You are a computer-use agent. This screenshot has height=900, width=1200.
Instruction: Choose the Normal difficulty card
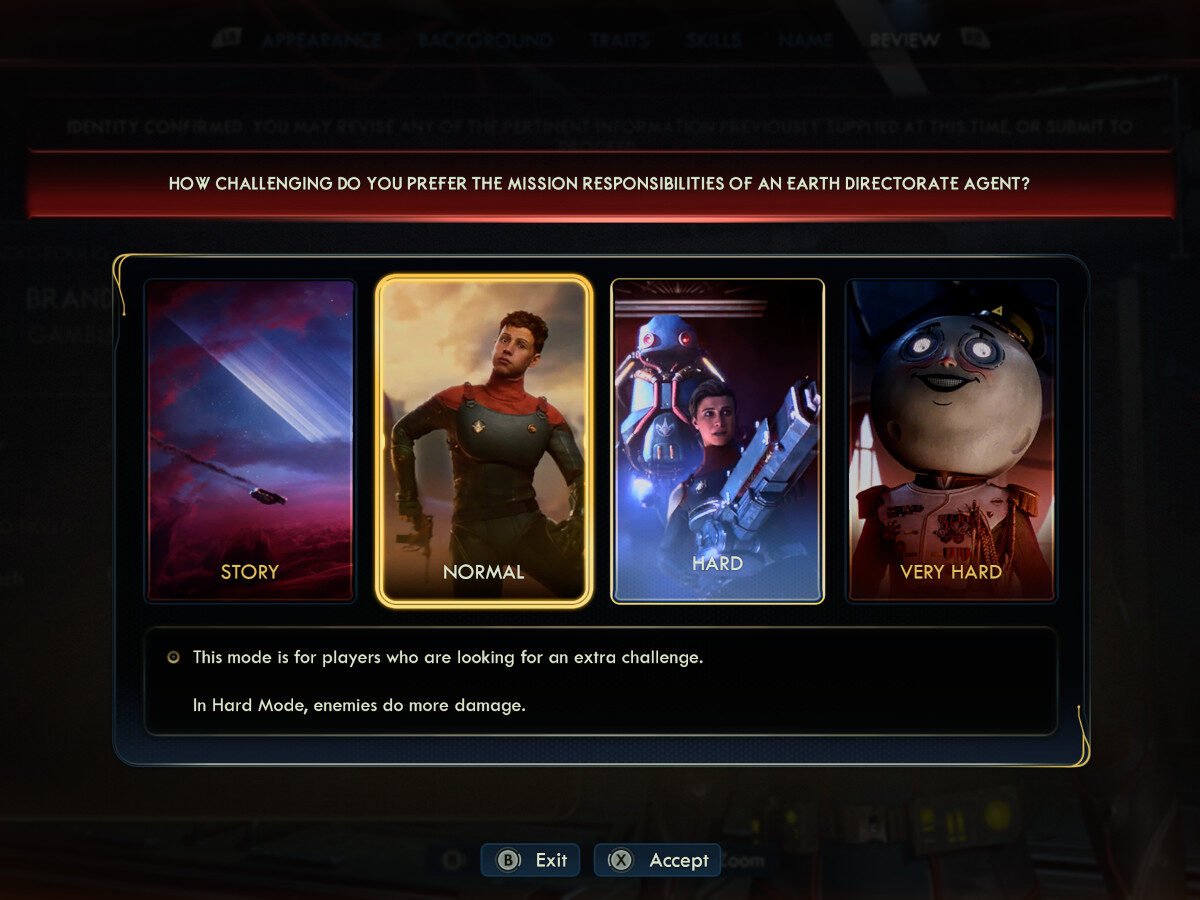pos(484,440)
